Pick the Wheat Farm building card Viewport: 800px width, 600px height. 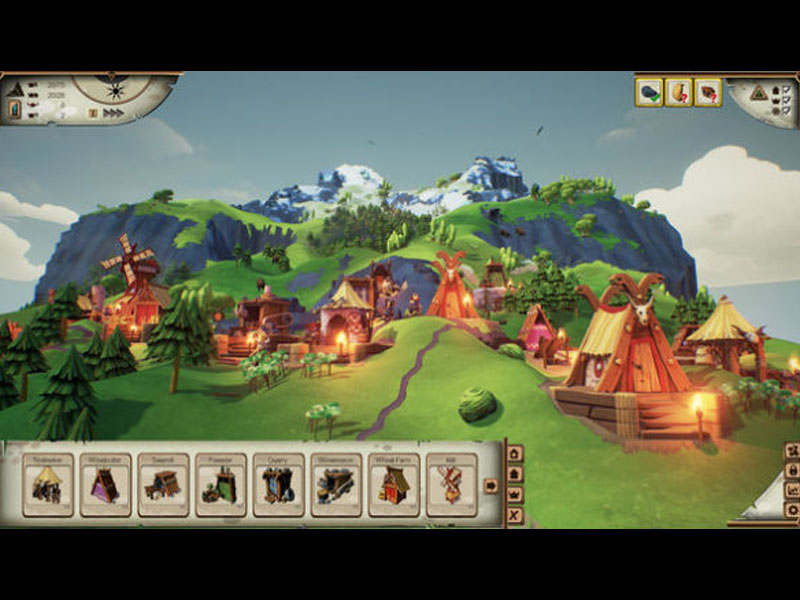click(394, 485)
